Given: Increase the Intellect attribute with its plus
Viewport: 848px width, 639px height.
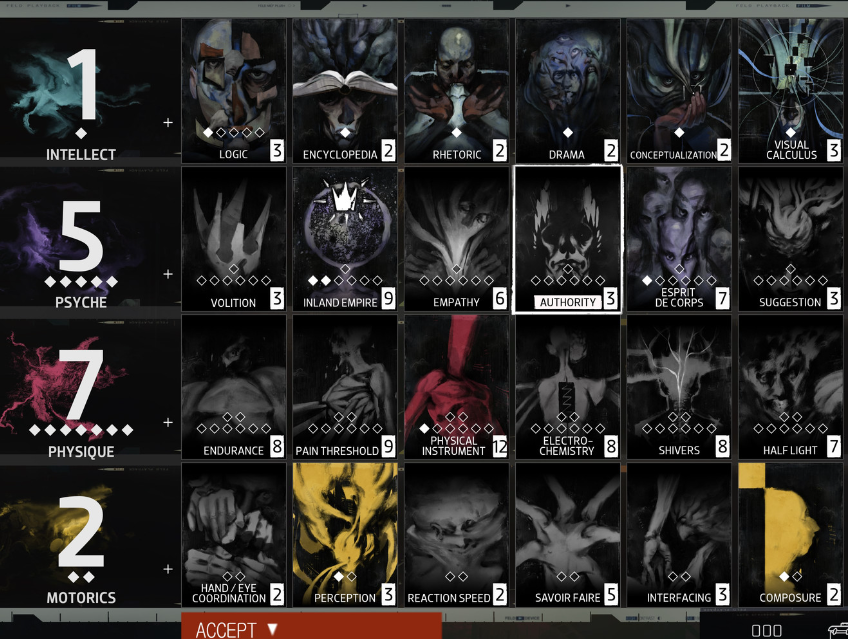Looking at the screenshot, I should 168,123.
